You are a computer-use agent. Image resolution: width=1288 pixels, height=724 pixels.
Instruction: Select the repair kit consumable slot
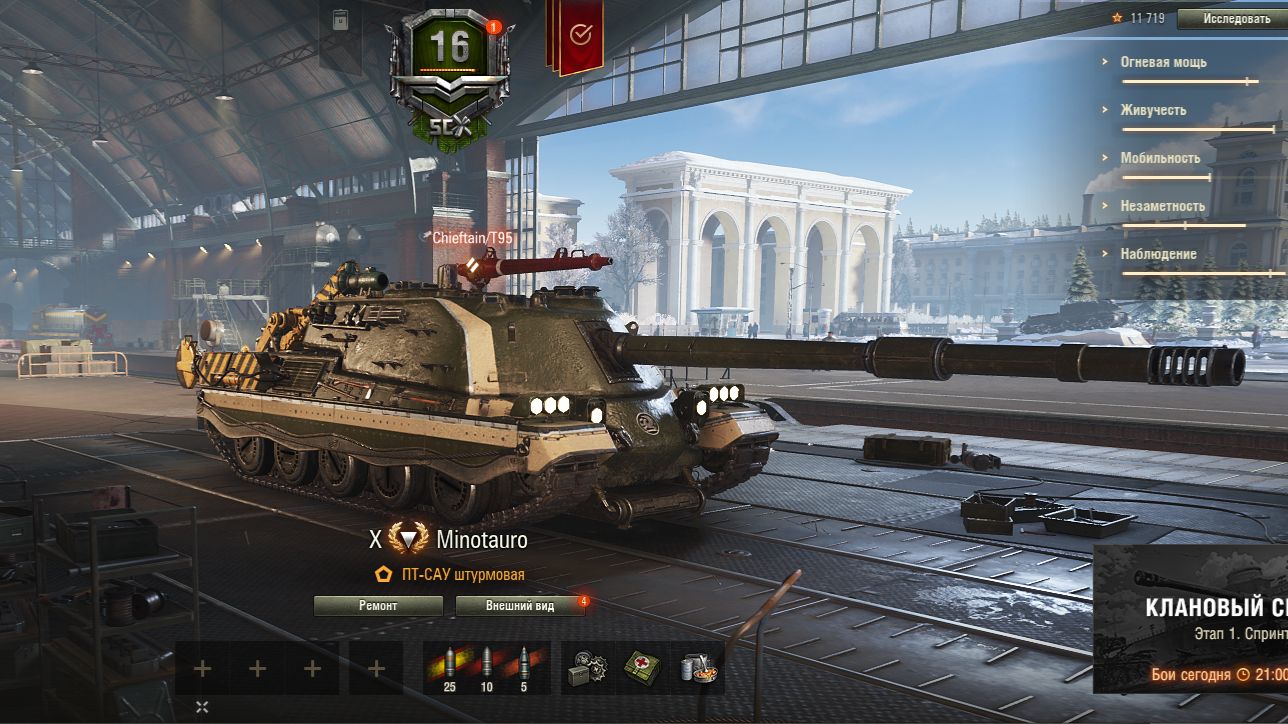[x=586, y=668]
